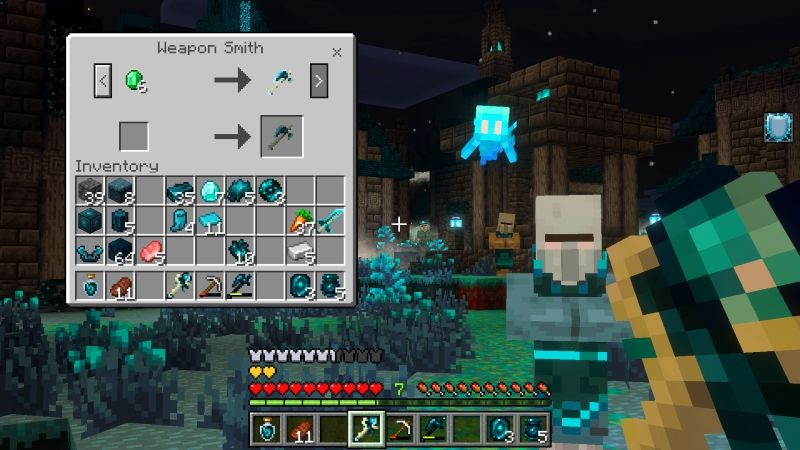
Task: Close the Weapon Smith trade window
Action: [x=337, y=52]
